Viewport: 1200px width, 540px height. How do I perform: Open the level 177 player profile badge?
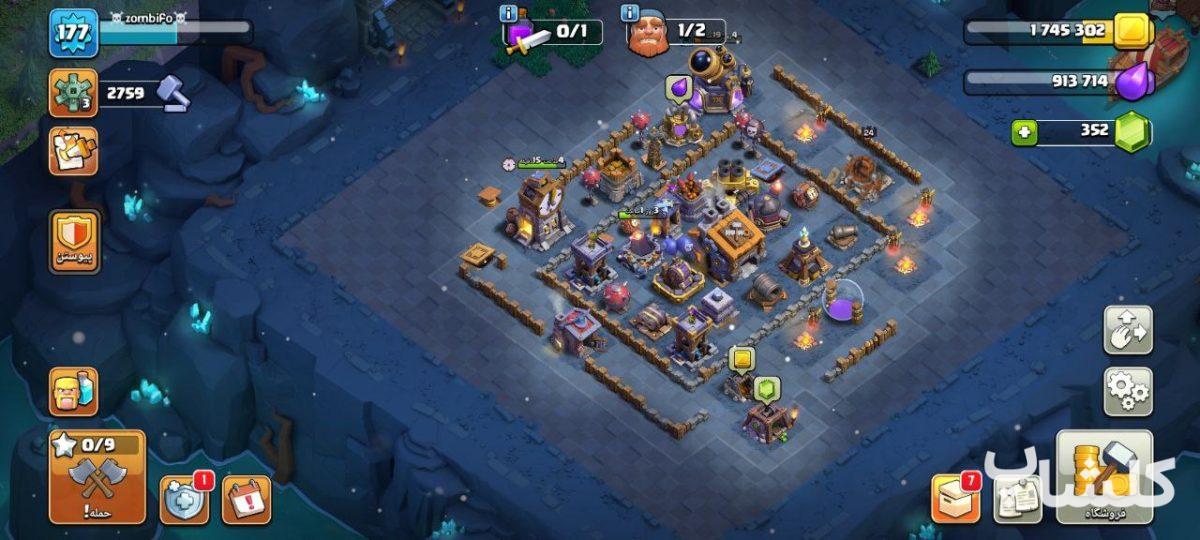tap(74, 32)
